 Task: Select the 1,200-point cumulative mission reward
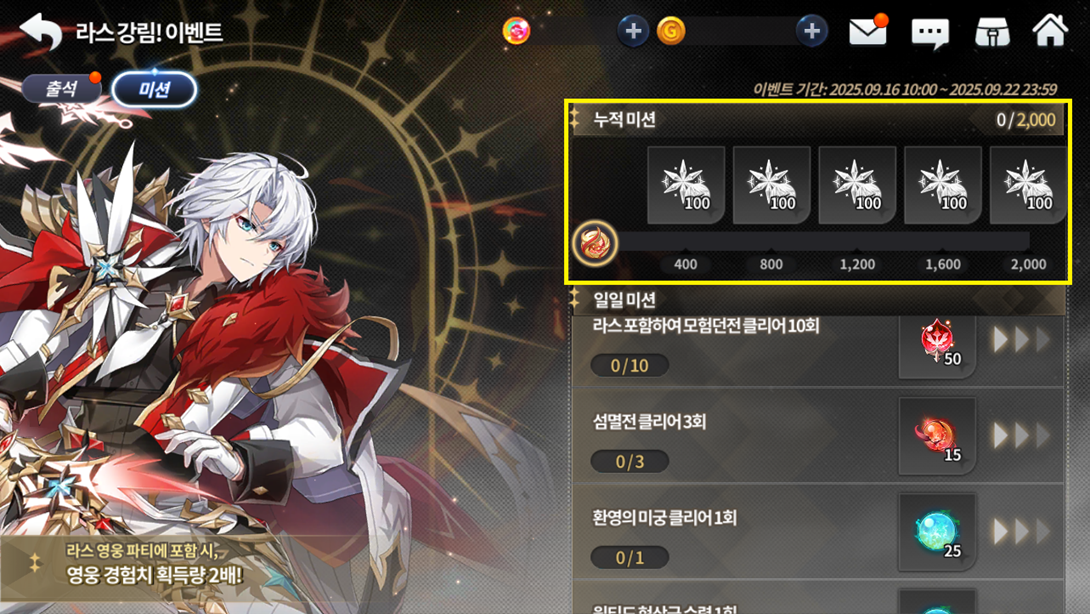[x=857, y=185]
